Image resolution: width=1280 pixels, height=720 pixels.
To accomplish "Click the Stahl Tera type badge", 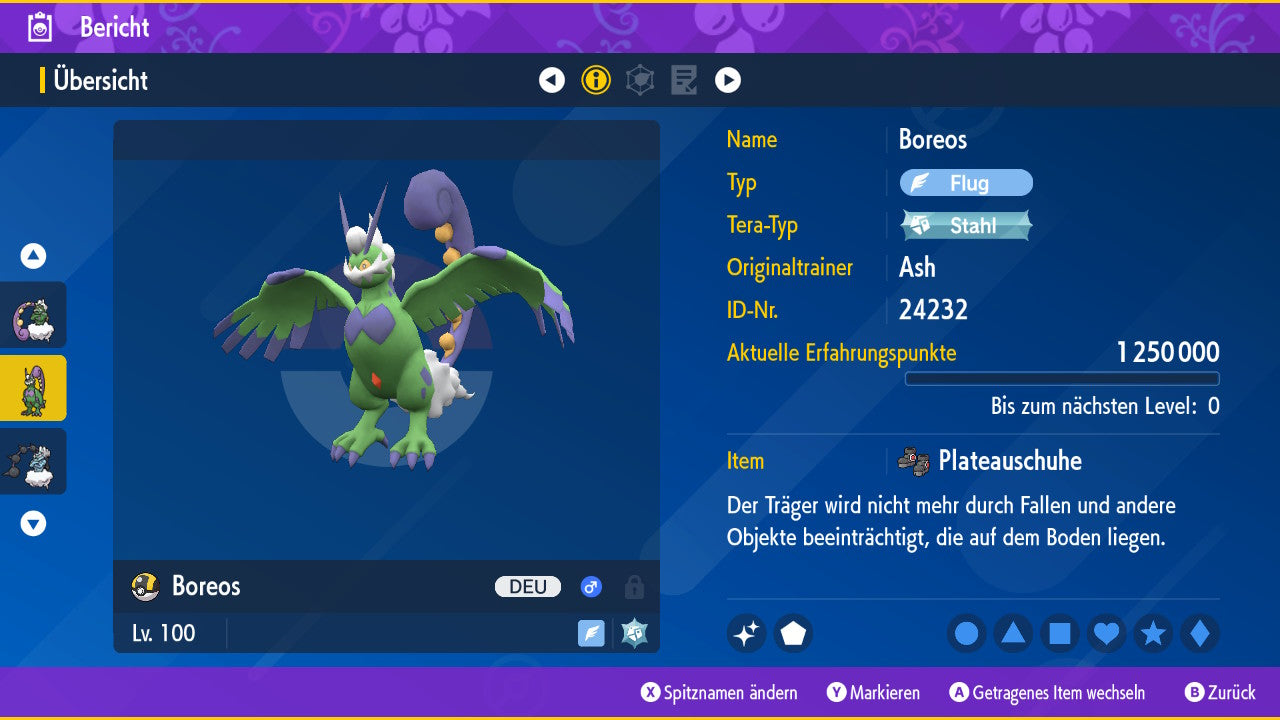I will tap(966, 225).
